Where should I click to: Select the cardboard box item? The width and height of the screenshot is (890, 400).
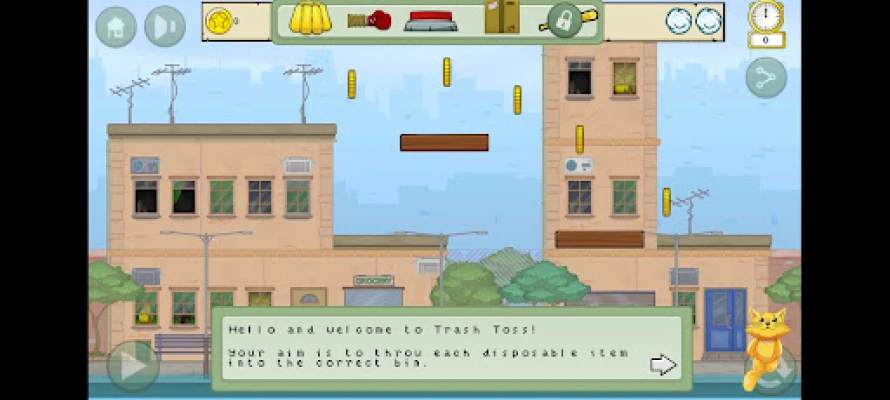pyautogui.click(x=502, y=17)
